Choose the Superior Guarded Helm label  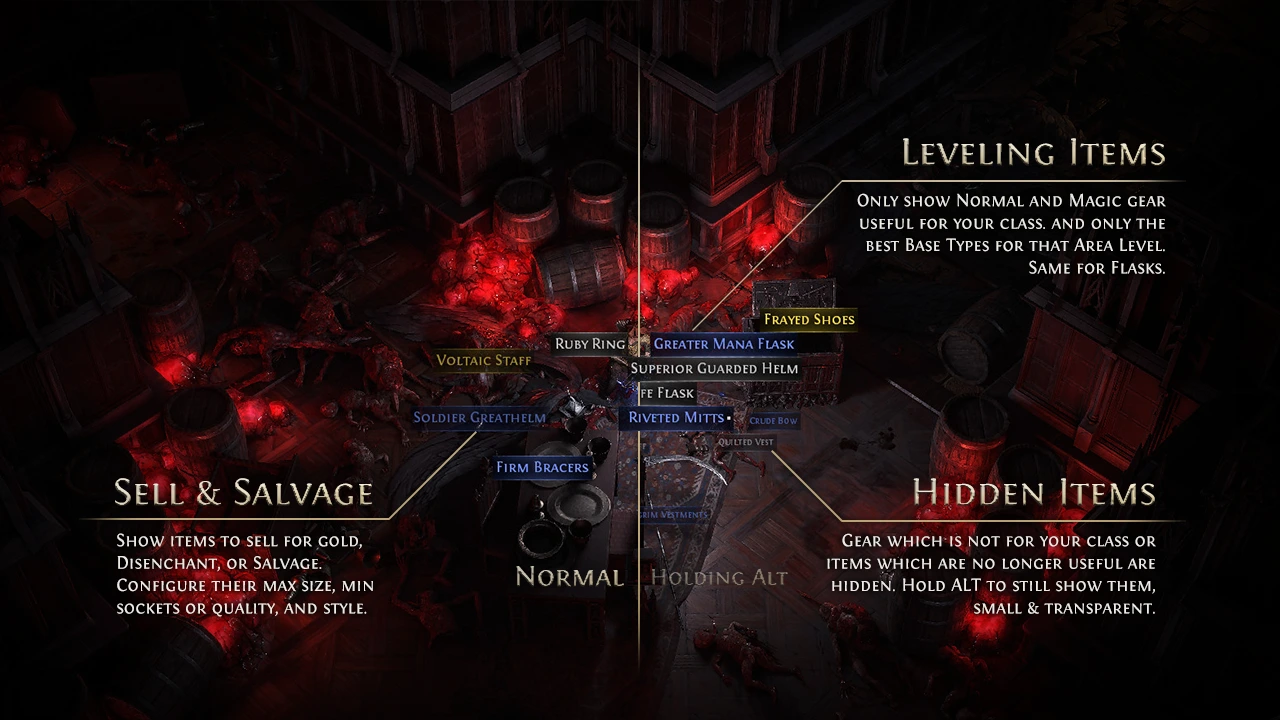[714, 368]
